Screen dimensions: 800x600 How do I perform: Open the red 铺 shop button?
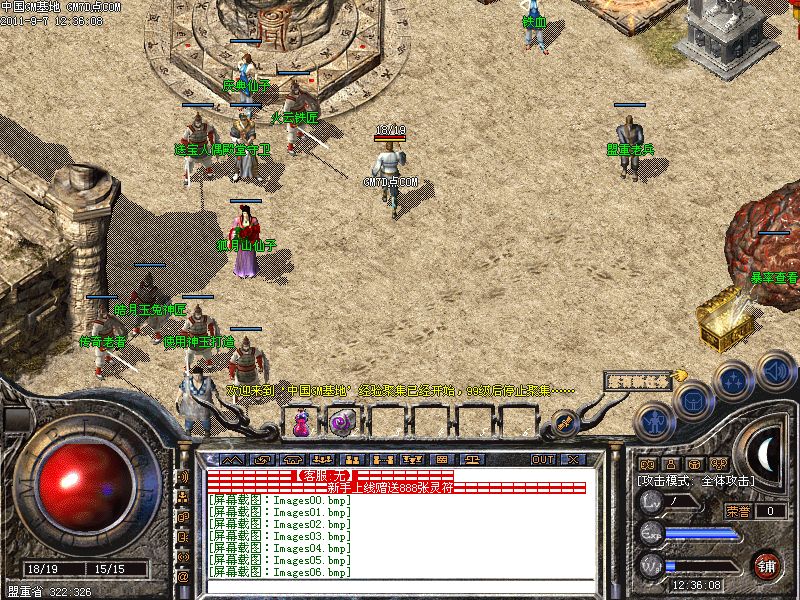tap(767, 565)
